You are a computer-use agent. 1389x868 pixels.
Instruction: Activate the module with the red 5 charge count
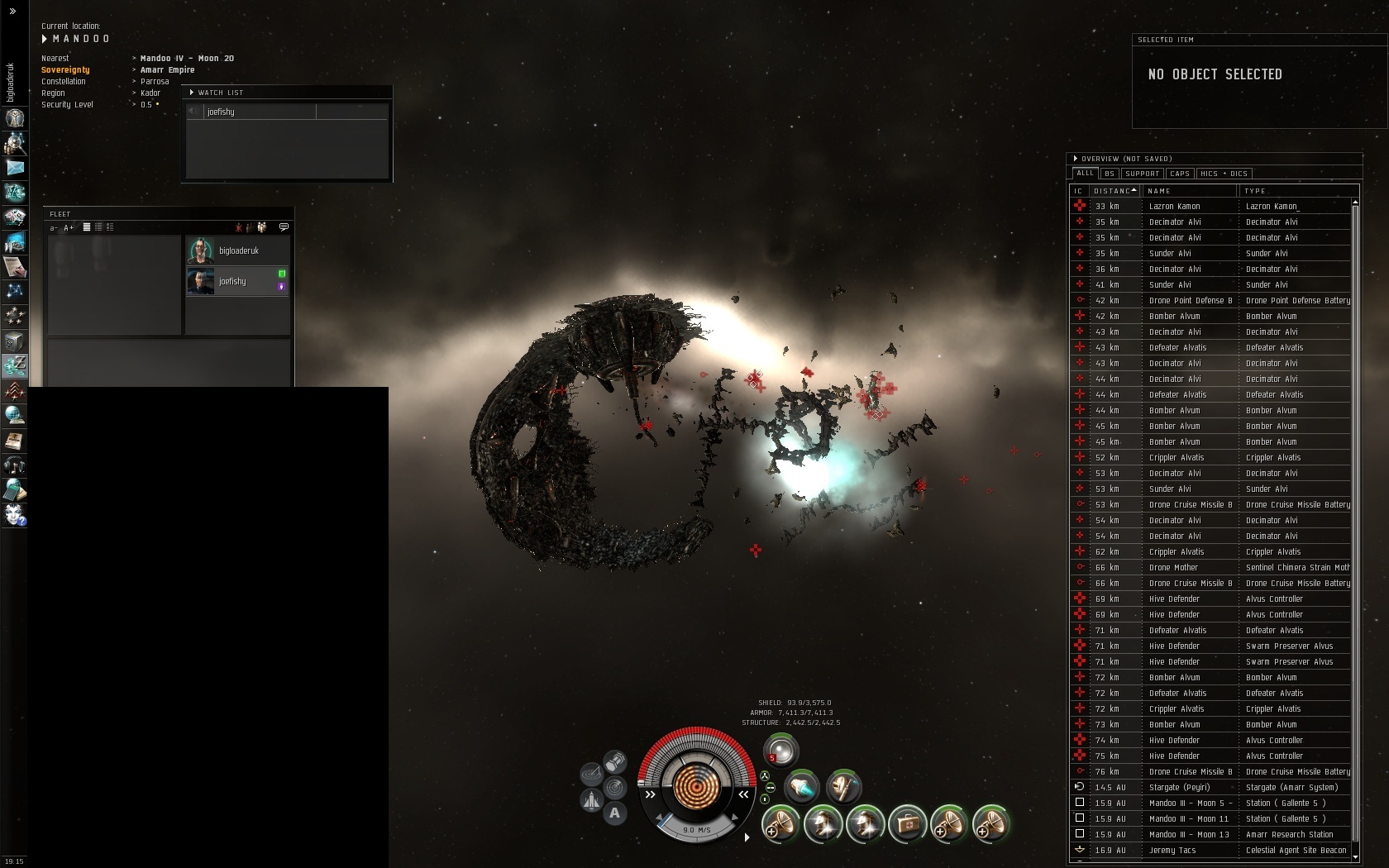[x=780, y=751]
